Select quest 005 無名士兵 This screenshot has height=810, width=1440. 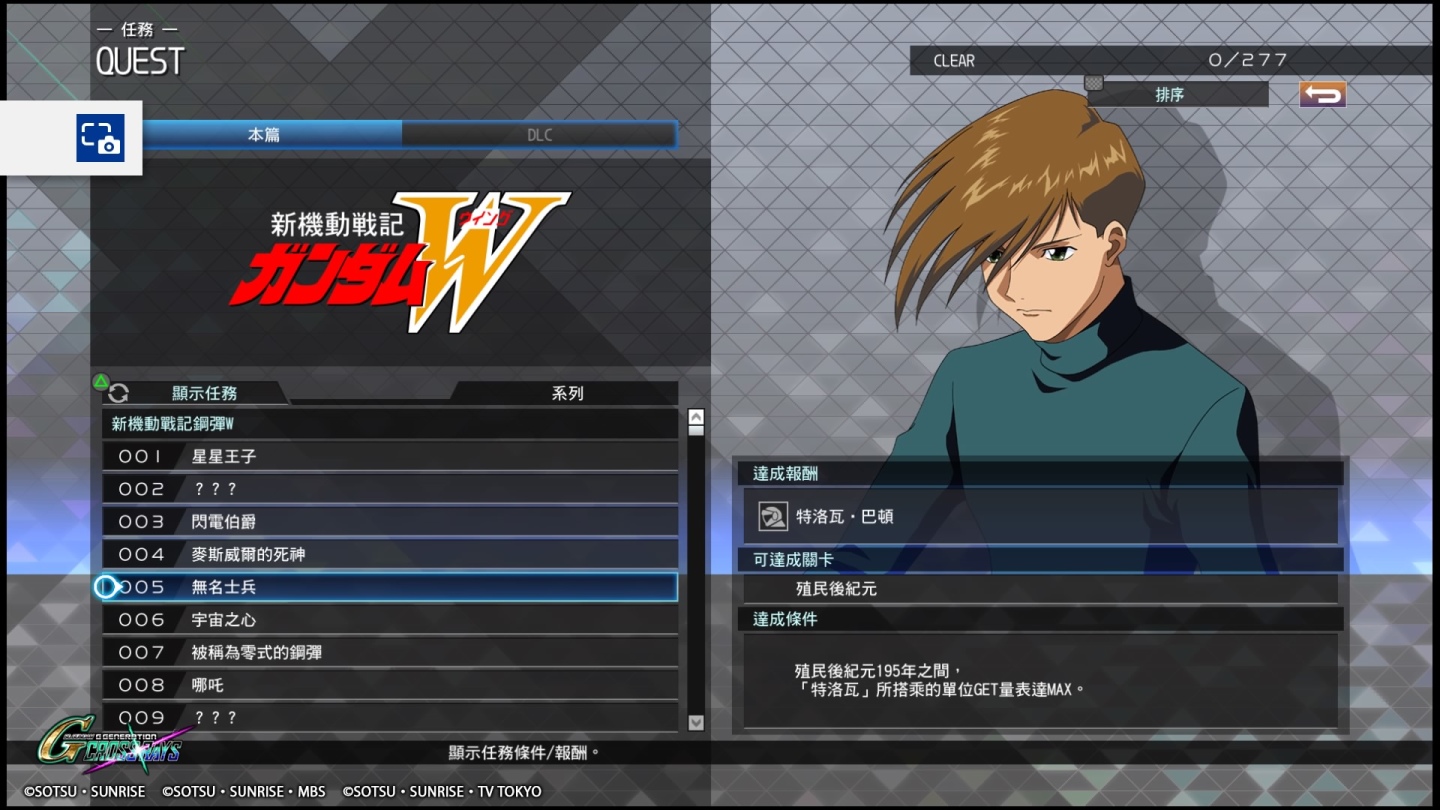point(390,587)
